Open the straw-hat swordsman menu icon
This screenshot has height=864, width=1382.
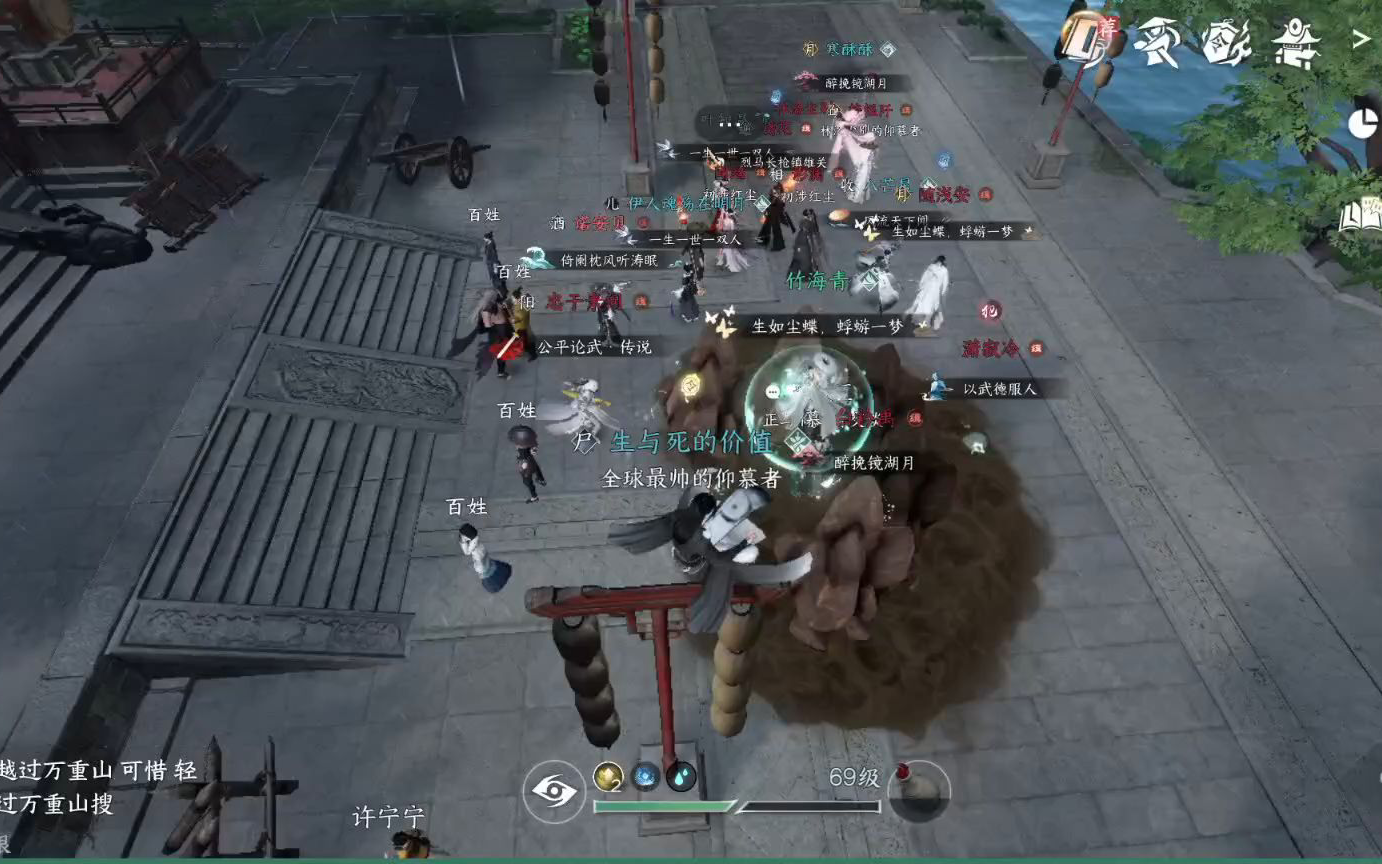tap(1159, 41)
